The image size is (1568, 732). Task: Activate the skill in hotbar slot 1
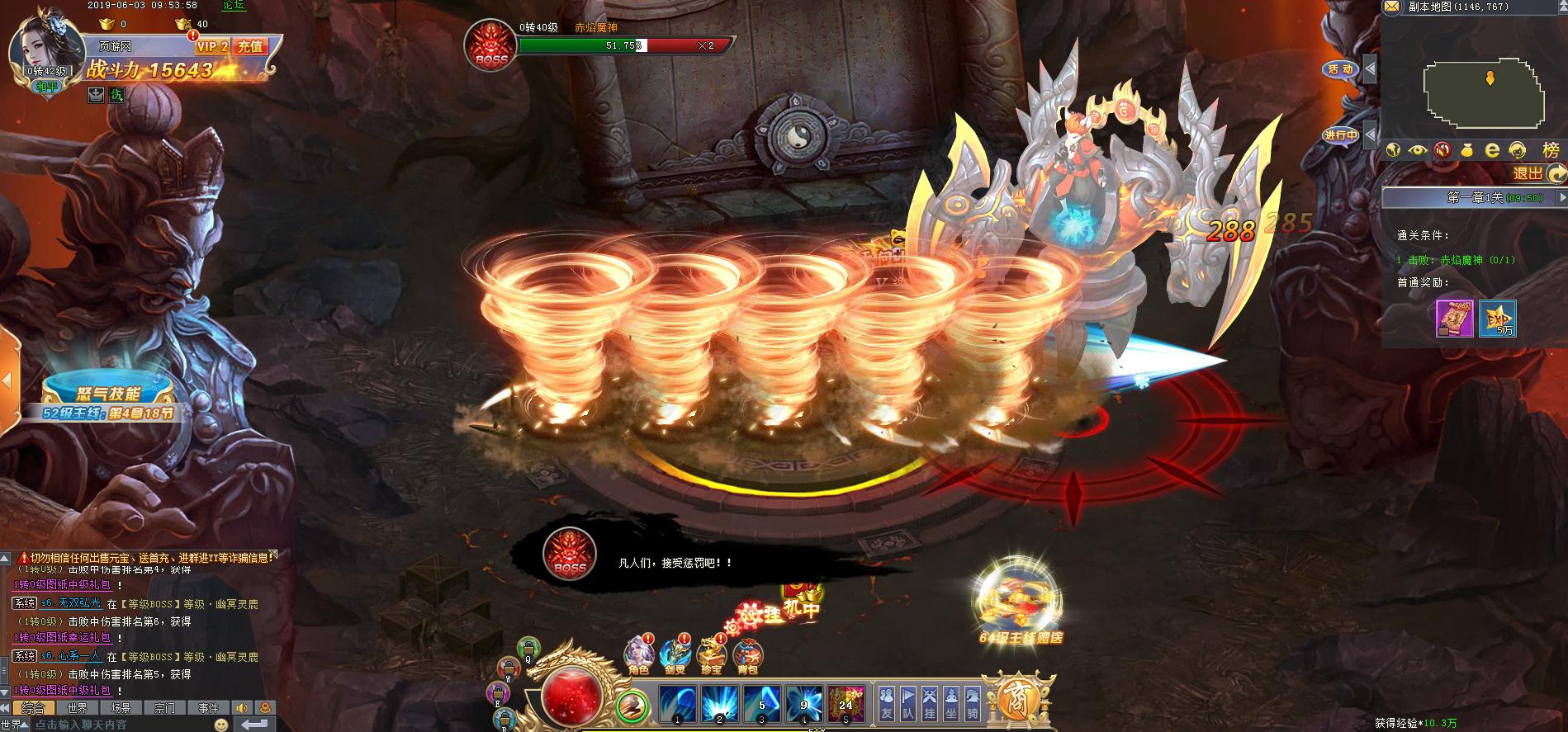[678, 704]
